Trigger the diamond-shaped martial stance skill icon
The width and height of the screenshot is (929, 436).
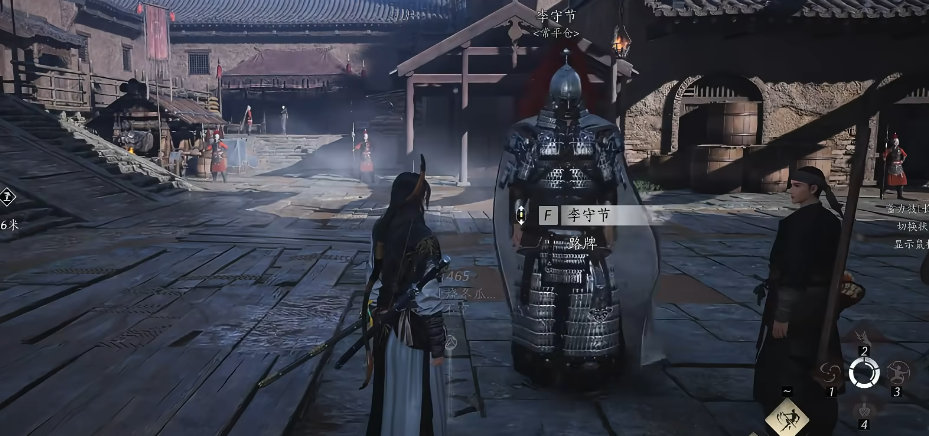coord(788,418)
